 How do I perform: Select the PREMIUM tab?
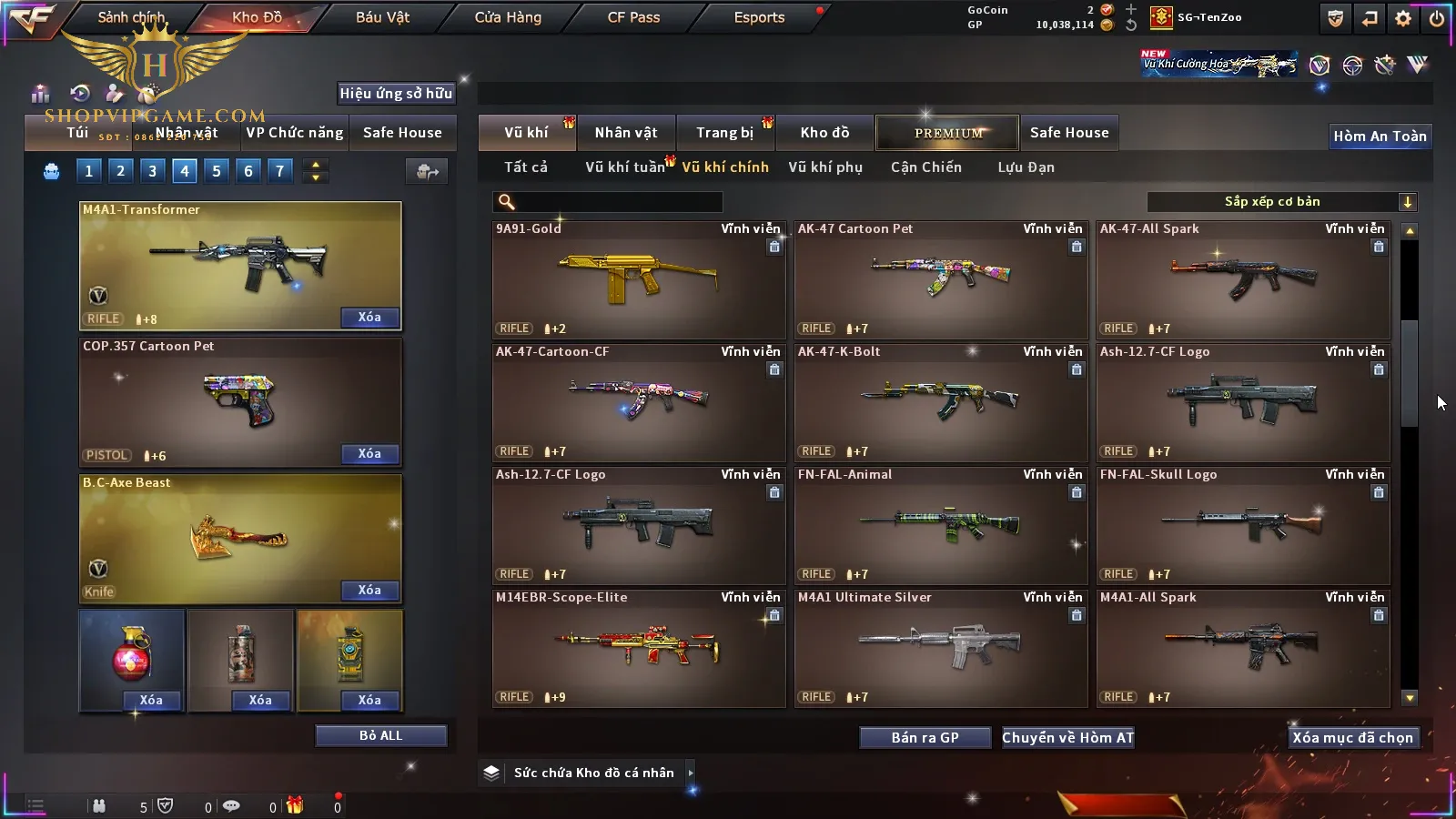(947, 133)
